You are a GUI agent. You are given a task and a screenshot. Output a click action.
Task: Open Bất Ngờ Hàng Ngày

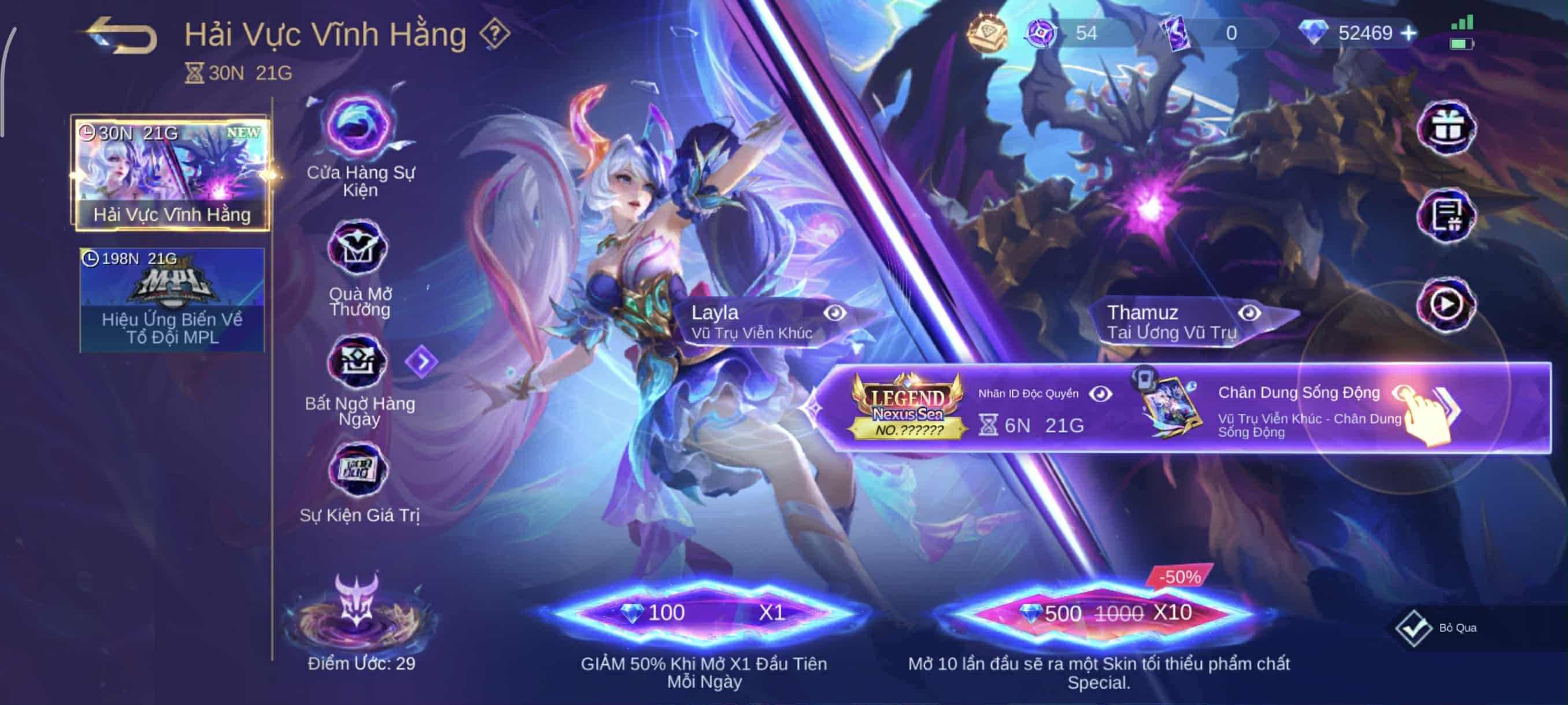[358, 363]
